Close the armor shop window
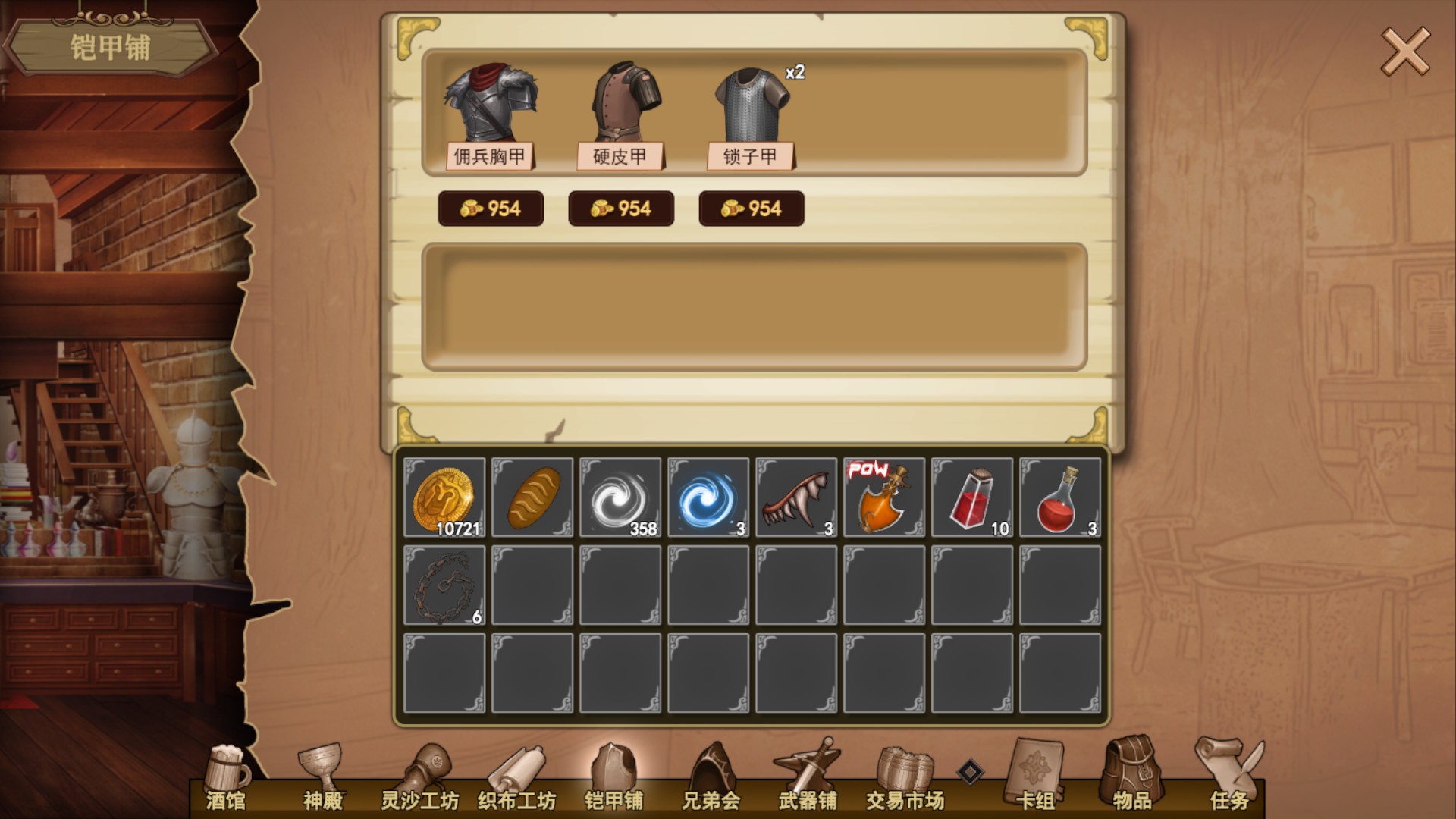Image resolution: width=1456 pixels, height=819 pixels. pos(1404,51)
